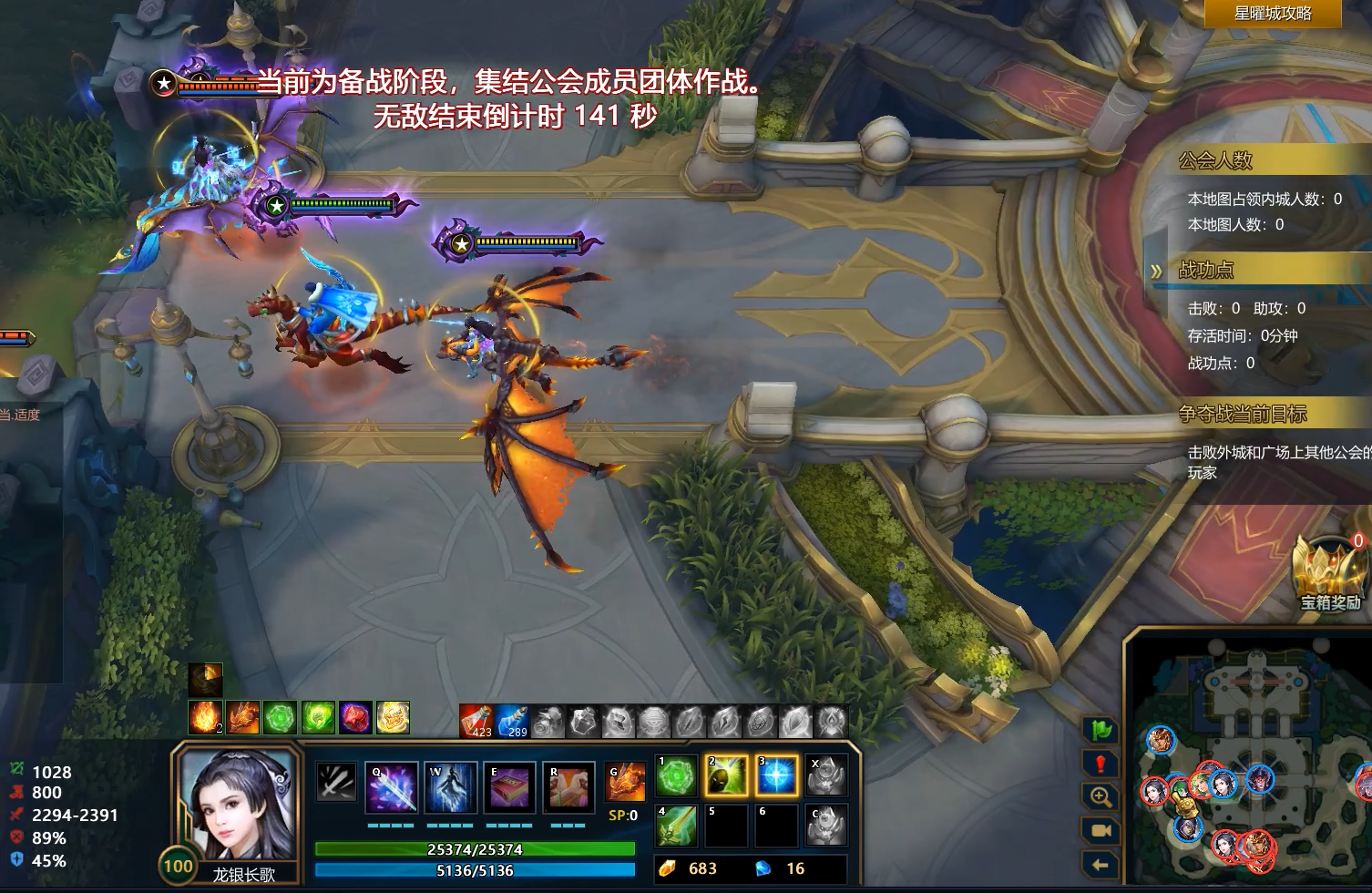This screenshot has height=893, width=1372.
Task: Cast the W blue figure skill
Action: (450, 787)
